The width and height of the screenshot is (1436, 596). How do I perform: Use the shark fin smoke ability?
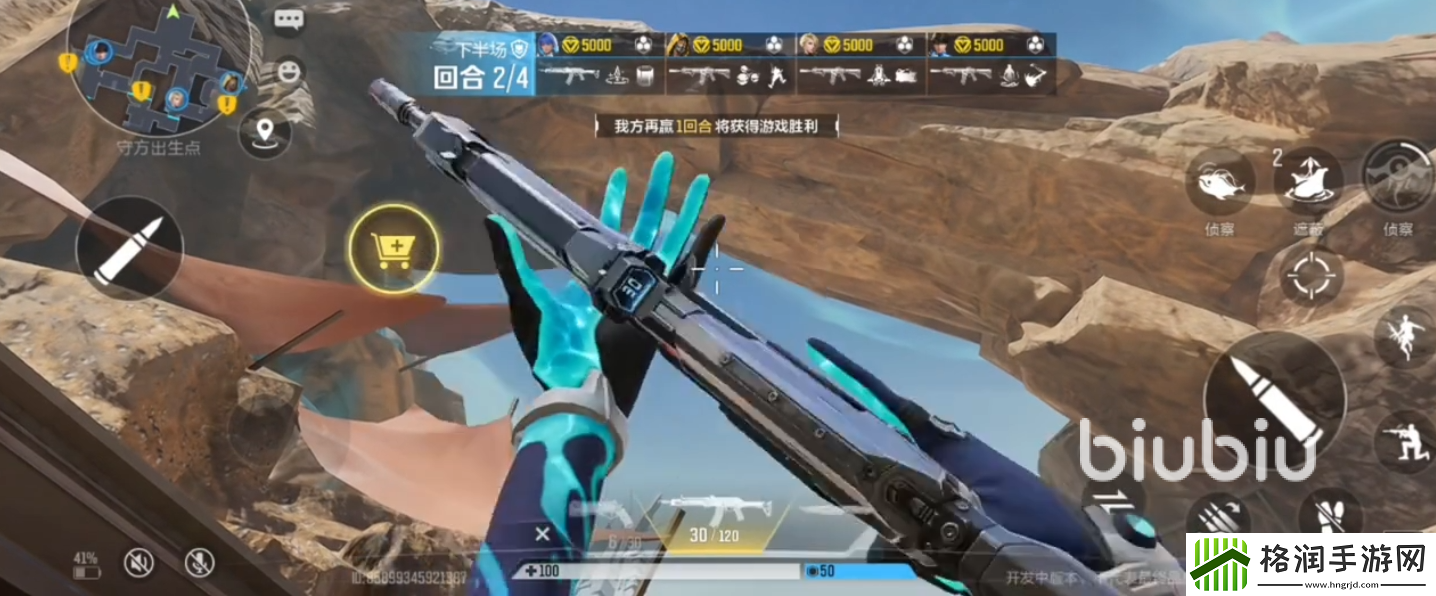coord(1308,182)
